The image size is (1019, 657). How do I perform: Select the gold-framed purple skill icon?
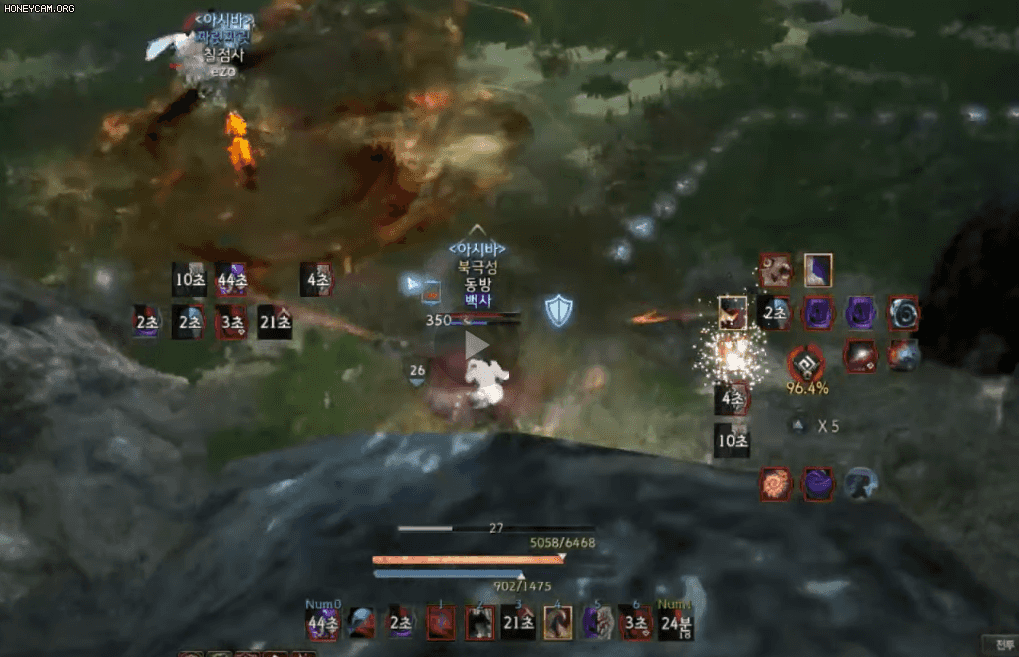818,270
